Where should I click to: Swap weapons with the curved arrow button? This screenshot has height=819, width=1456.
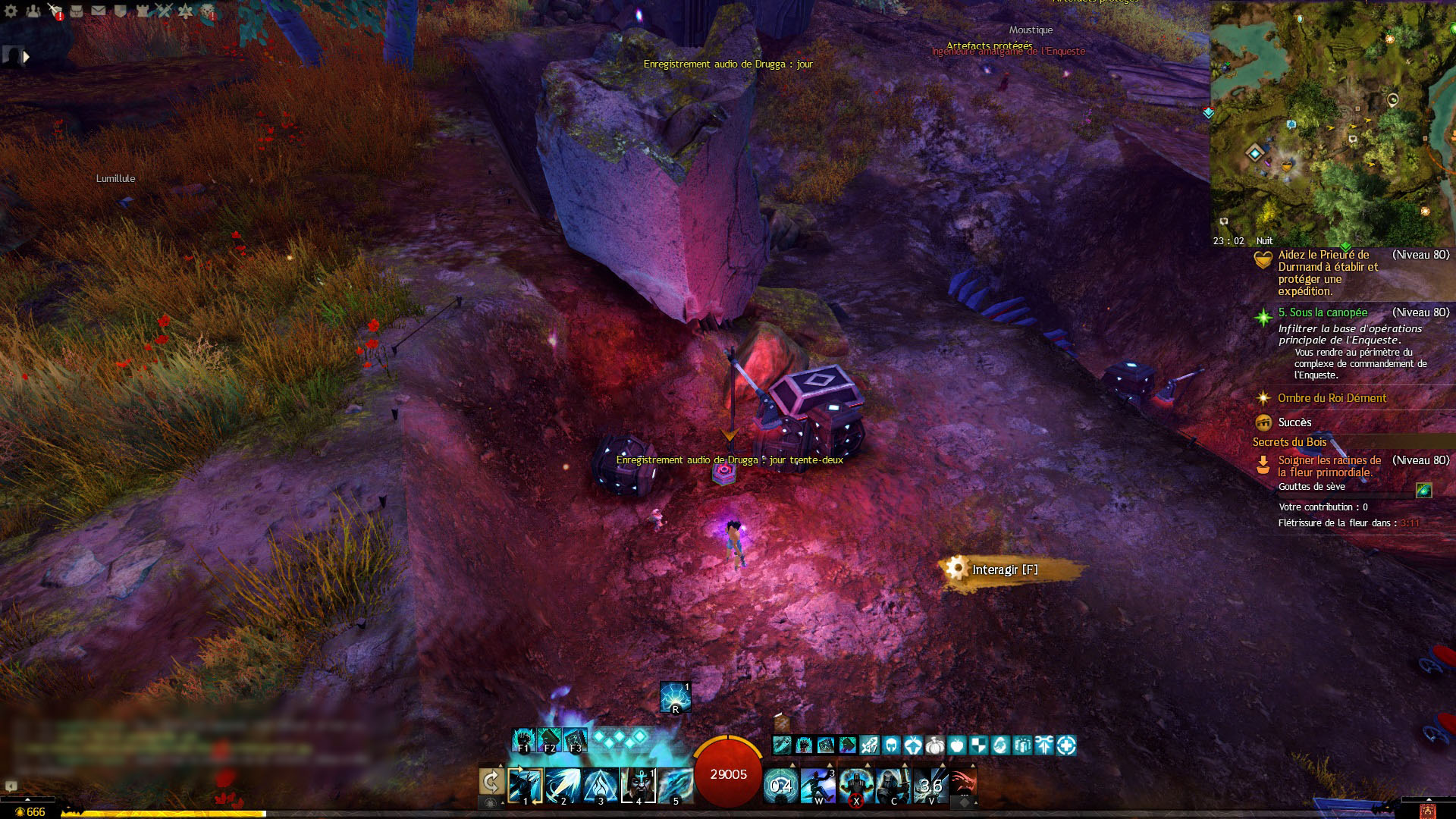(491, 783)
